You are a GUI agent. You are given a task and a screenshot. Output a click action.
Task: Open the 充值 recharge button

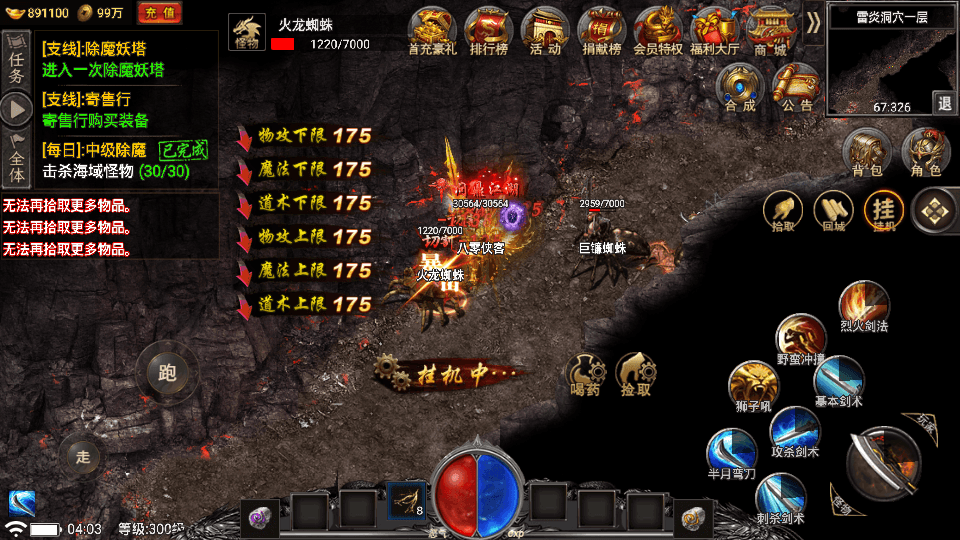(x=159, y=13)
